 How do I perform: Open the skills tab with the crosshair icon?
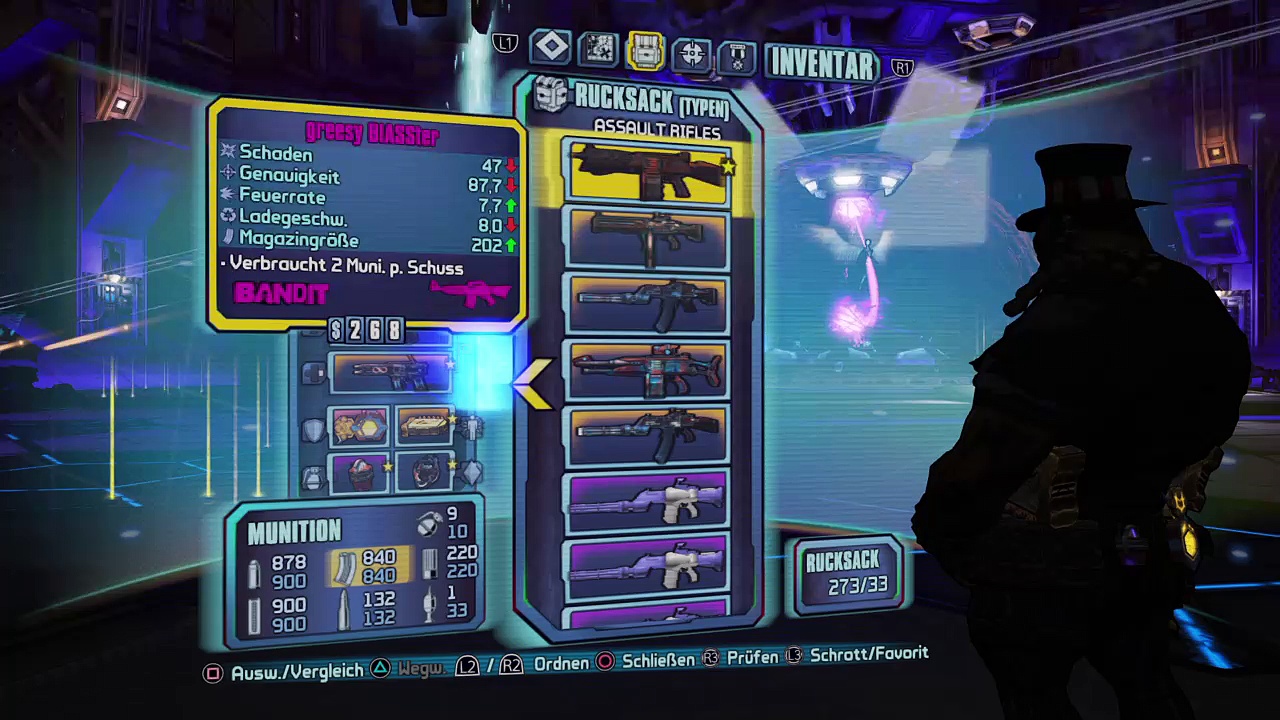(x=692, y=52)
